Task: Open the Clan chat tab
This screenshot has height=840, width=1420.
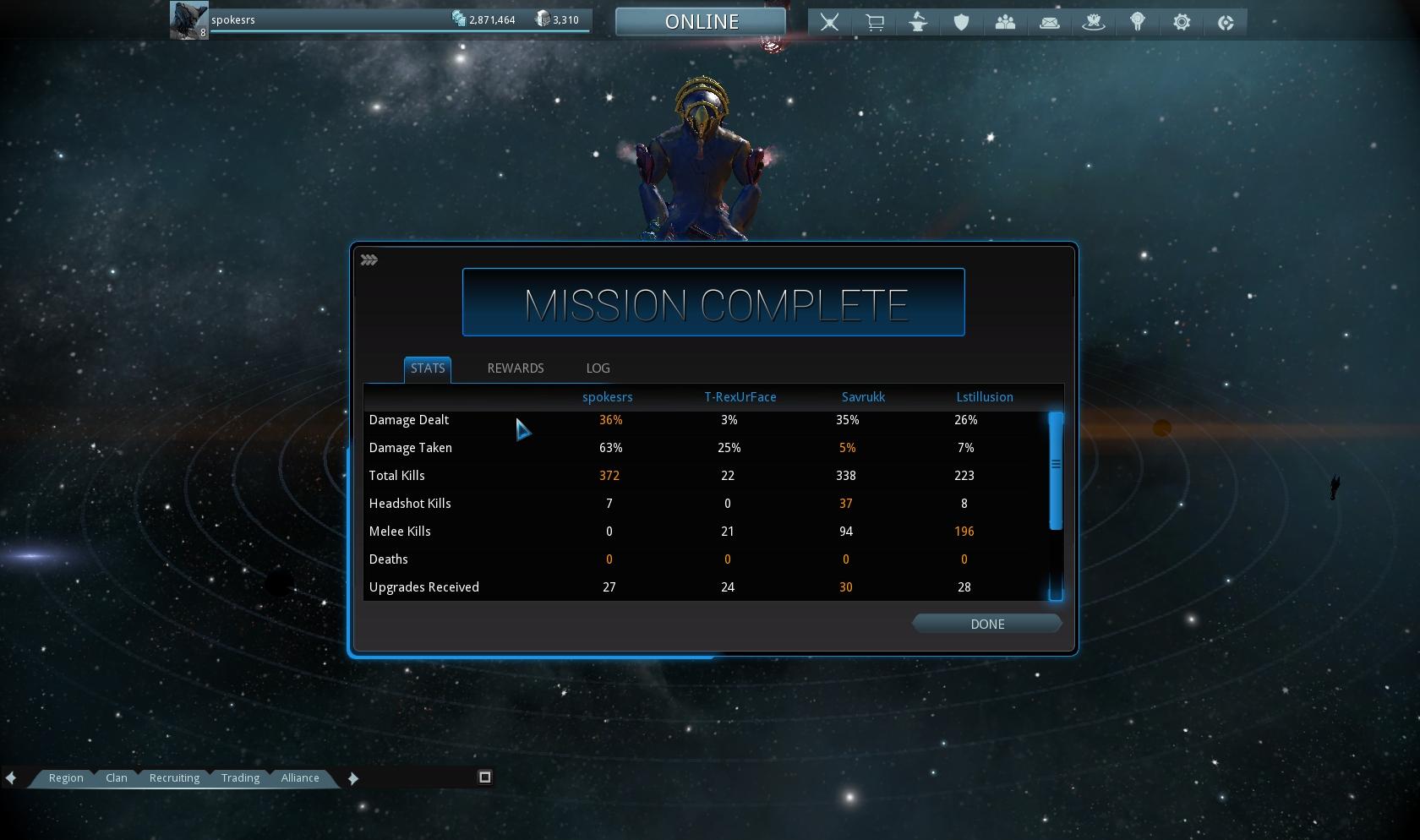Action: tap(117, 778)
